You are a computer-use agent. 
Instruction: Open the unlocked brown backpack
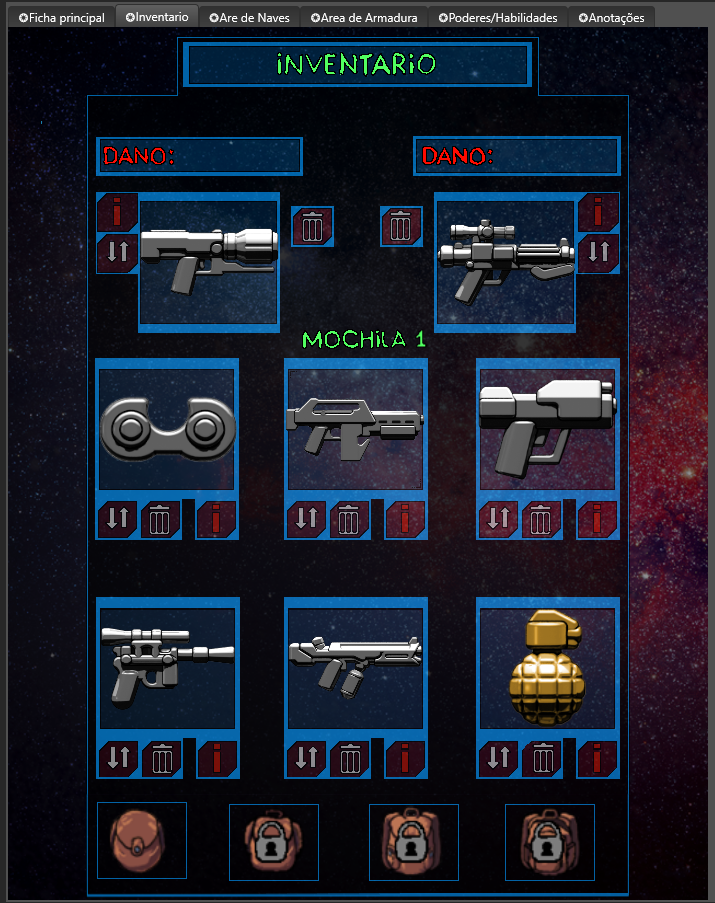click(141, 842)
